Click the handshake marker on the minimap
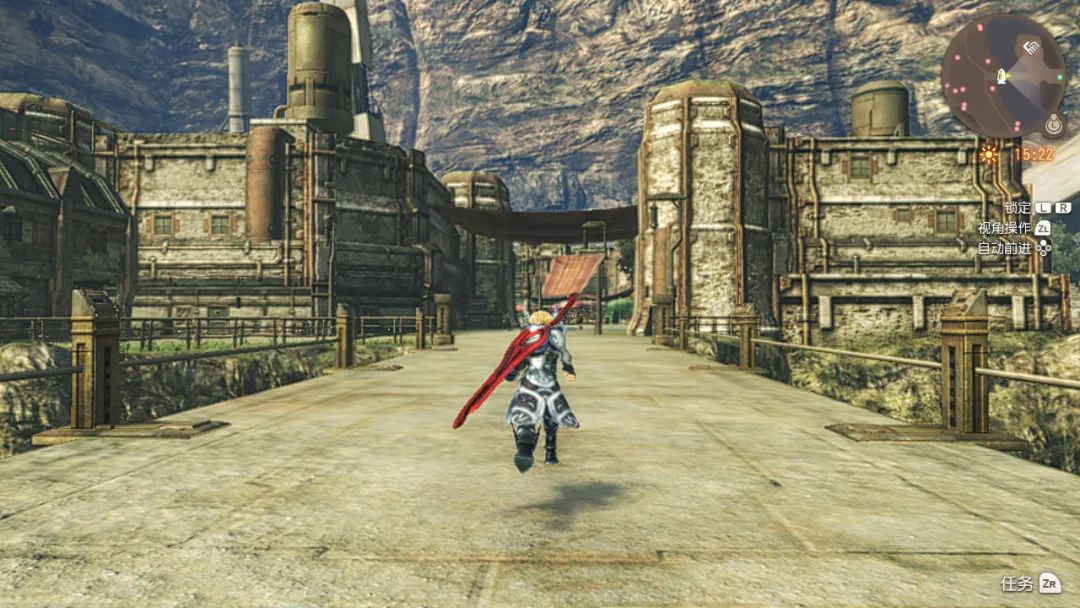The height and width of the screenshot is (608, 1080). pyautogui.click(x=1029, y=46)
